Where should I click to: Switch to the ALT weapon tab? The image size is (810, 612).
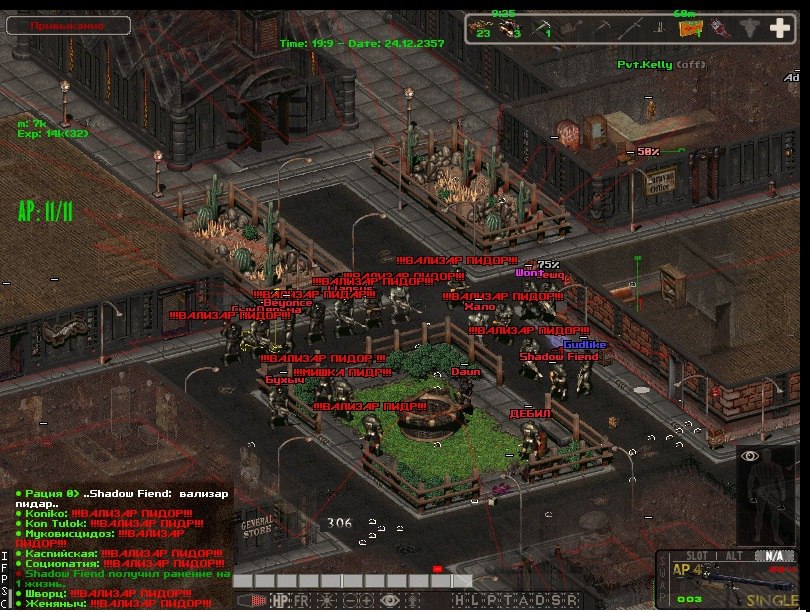coord(733,555)
